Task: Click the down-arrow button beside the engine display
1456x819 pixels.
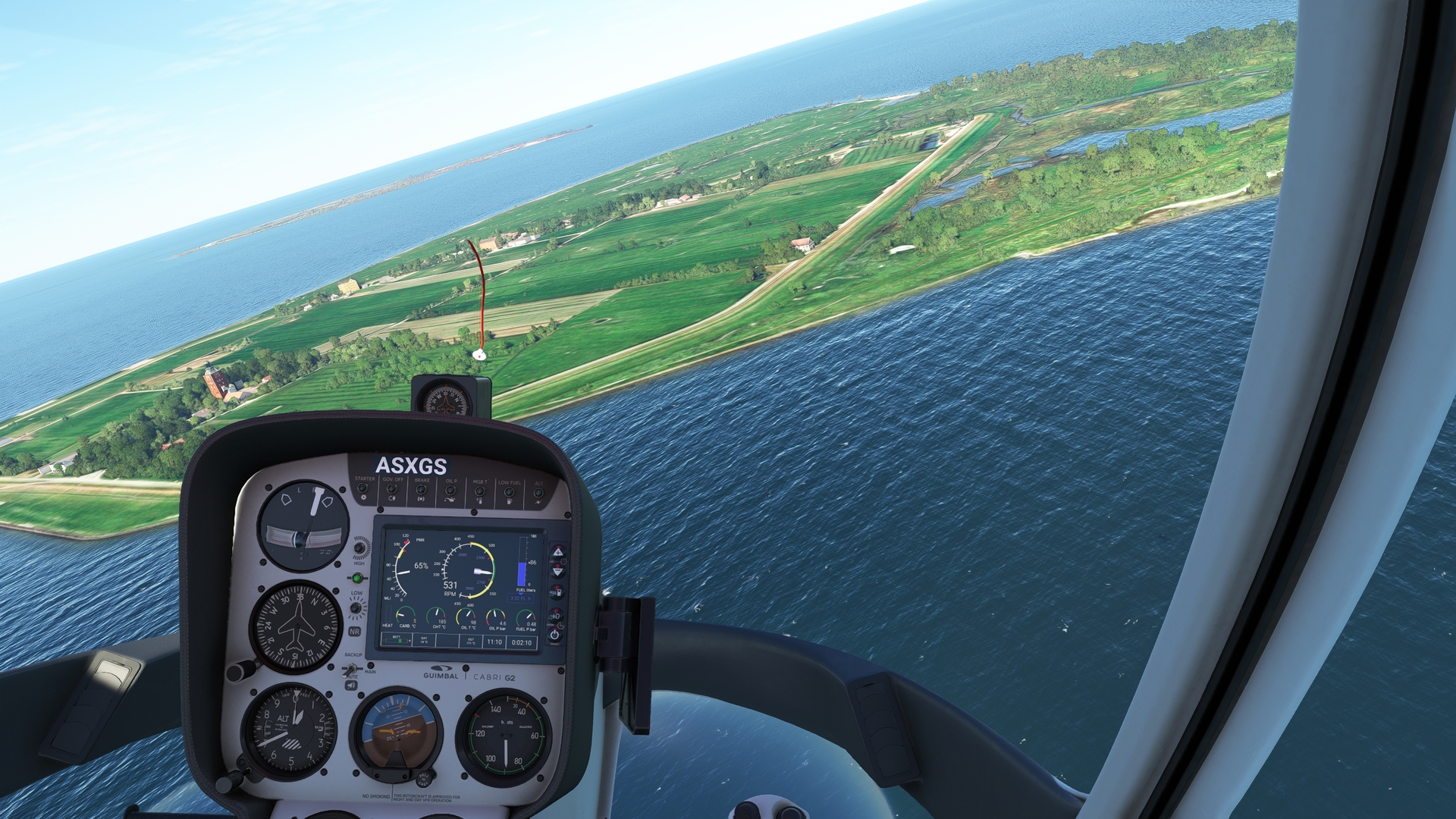Action: (557, 570)
